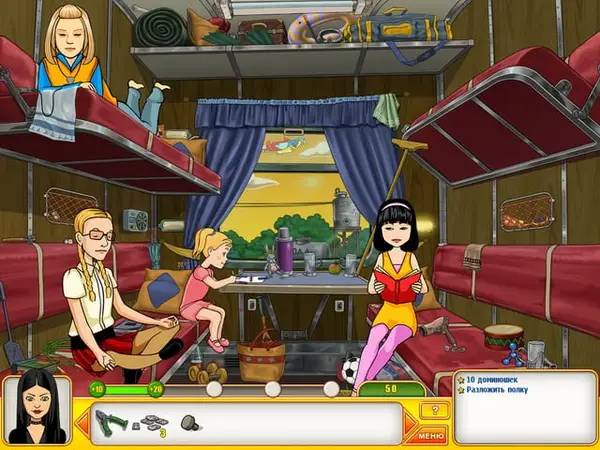Click the question mark hint button
Screen dimensions: 600x450
tap(432, 410)
